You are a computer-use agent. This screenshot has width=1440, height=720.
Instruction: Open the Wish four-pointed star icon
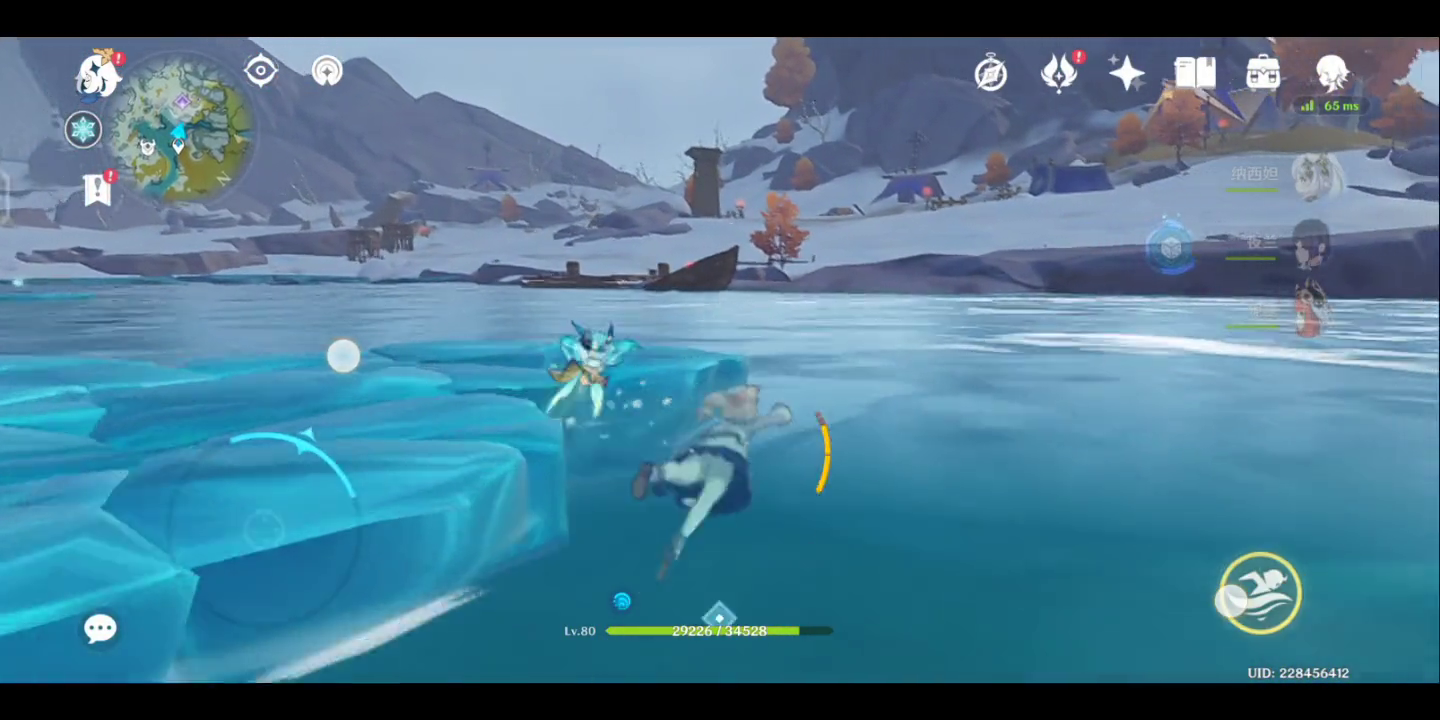coord(1126,73)
